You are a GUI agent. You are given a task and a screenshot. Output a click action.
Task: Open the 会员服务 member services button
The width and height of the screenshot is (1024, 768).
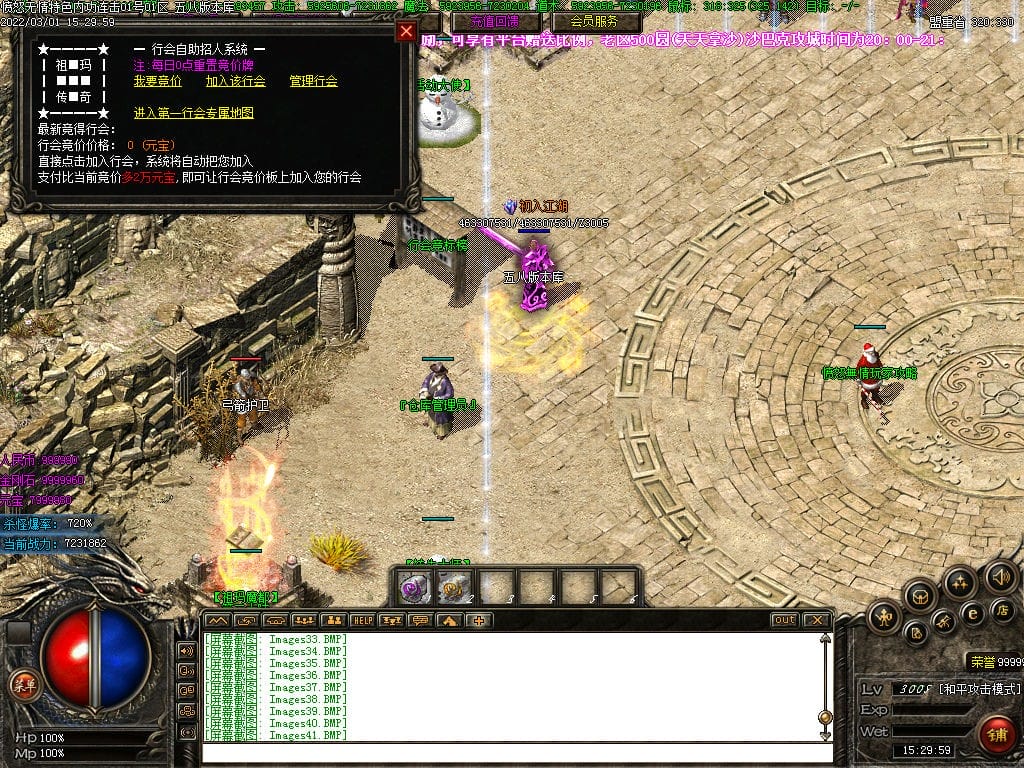pyautogui.click(x=605, y=21)
